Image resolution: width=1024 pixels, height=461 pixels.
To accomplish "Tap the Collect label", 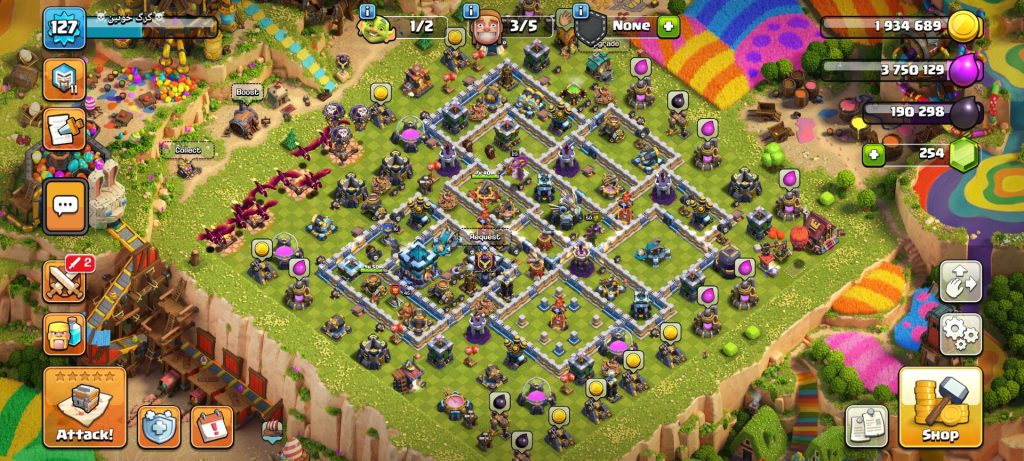I will coord(188,150).
